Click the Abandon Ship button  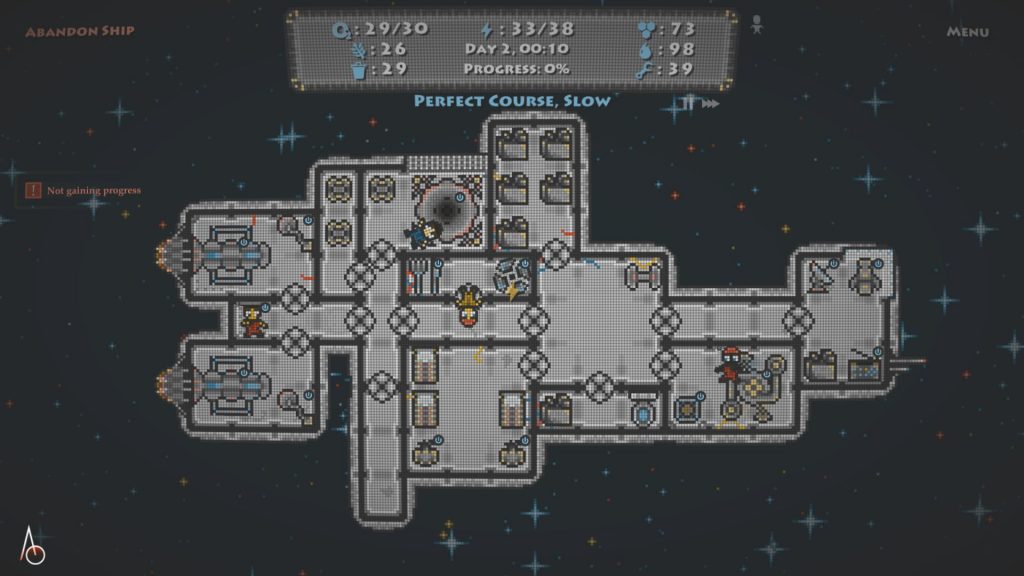[x=80, y=31]
